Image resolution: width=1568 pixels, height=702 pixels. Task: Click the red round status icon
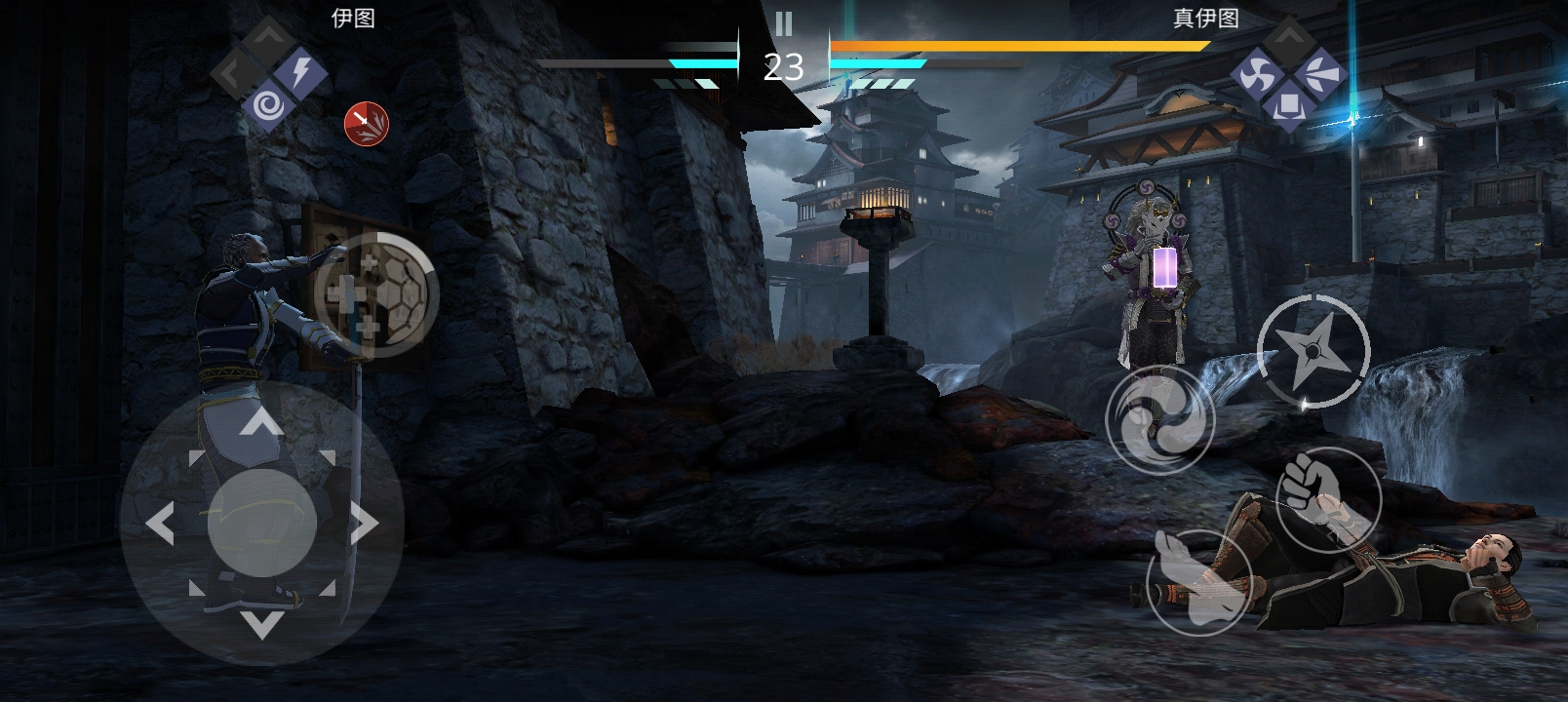coord(367,124)
